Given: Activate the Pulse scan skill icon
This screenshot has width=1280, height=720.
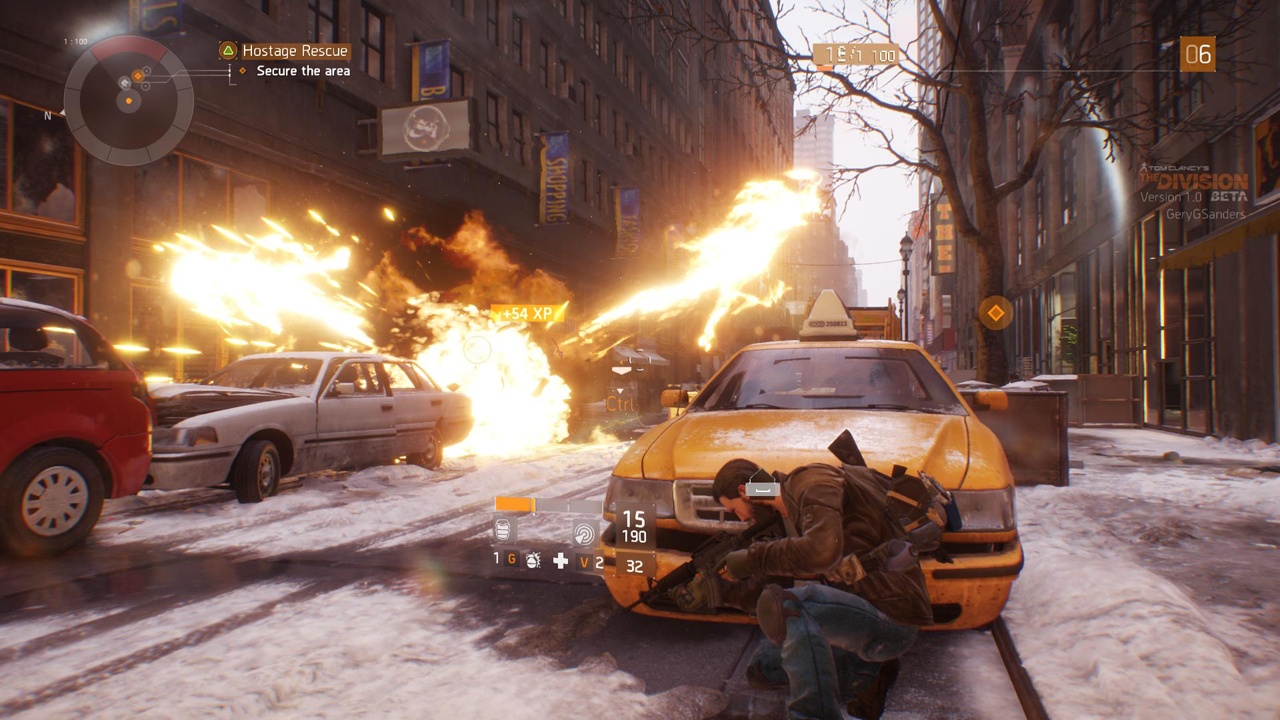Looking at the screenshot, I should 584,533.
